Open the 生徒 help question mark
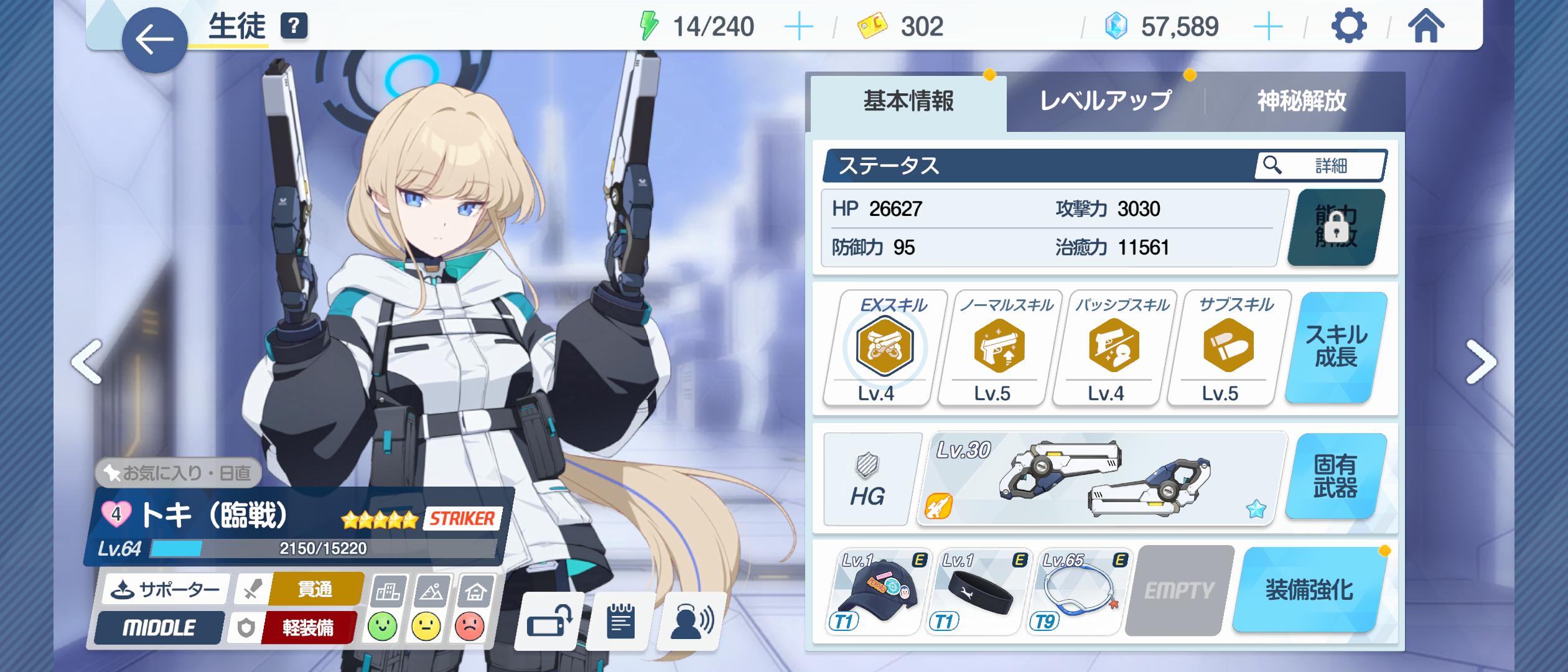 (x=294, y=26)
